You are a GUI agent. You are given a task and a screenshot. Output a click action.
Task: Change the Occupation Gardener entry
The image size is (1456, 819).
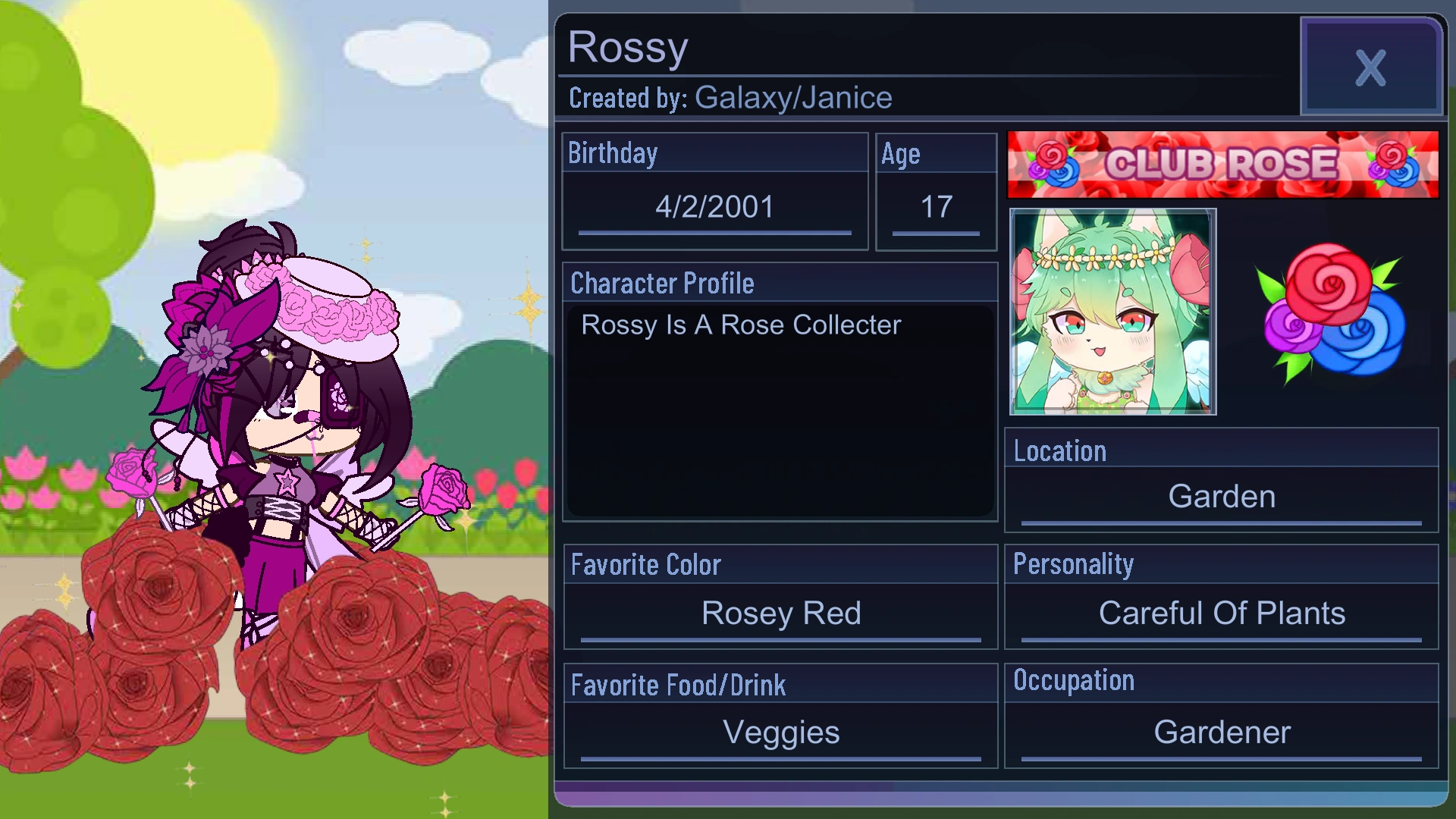click(x=1221, y=732)
